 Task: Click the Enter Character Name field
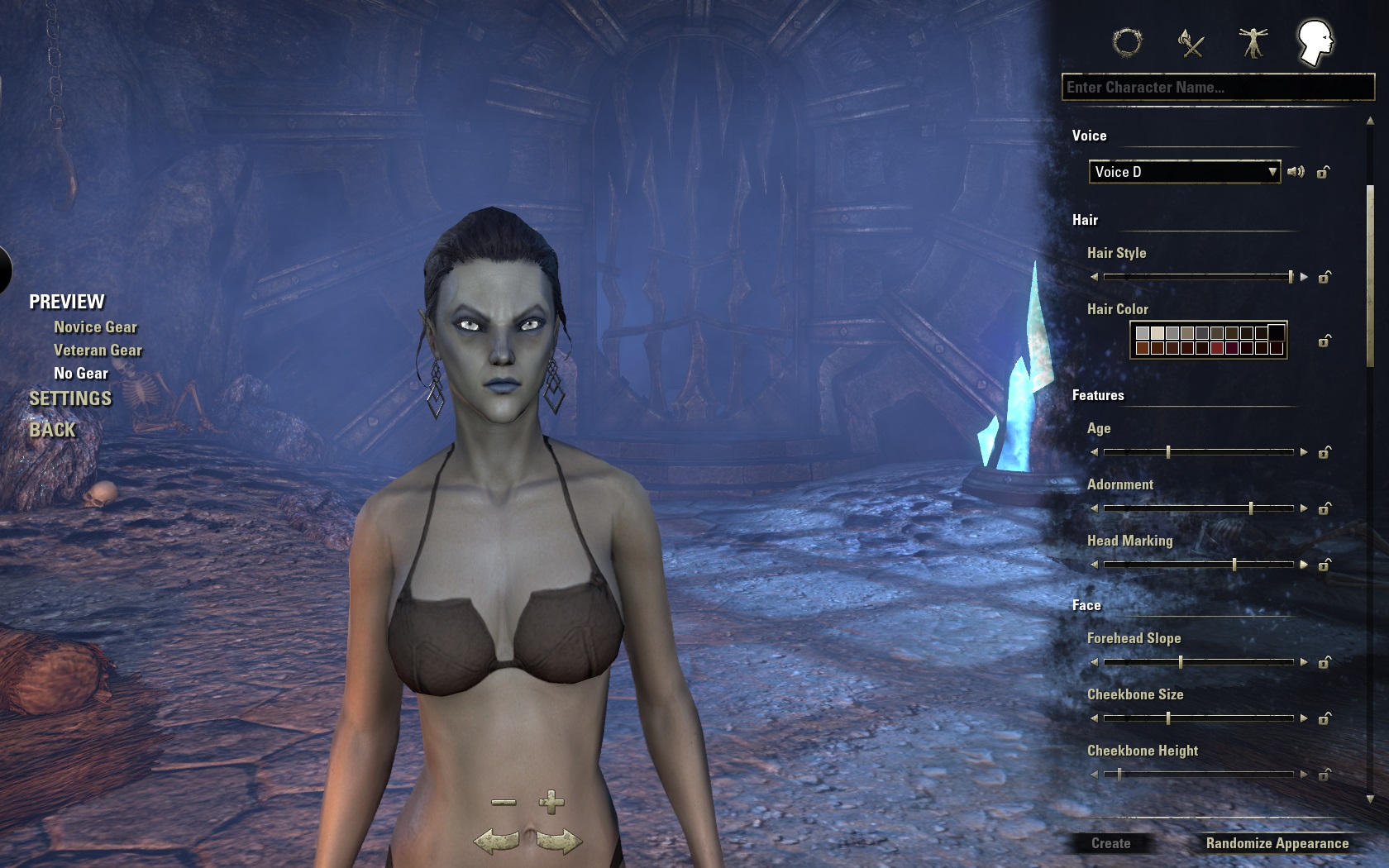(1217, 88)
